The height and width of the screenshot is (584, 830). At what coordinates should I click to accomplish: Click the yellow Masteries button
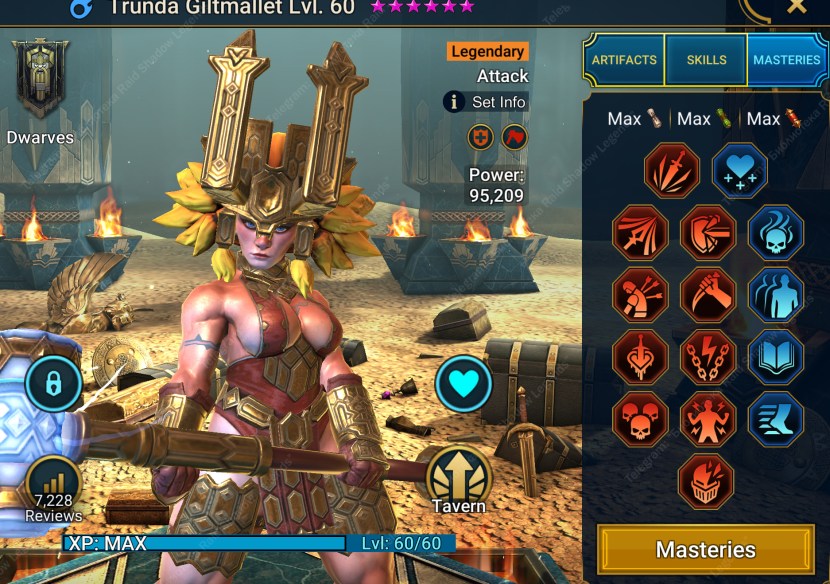pyautogui.click(x=705, y=549)
